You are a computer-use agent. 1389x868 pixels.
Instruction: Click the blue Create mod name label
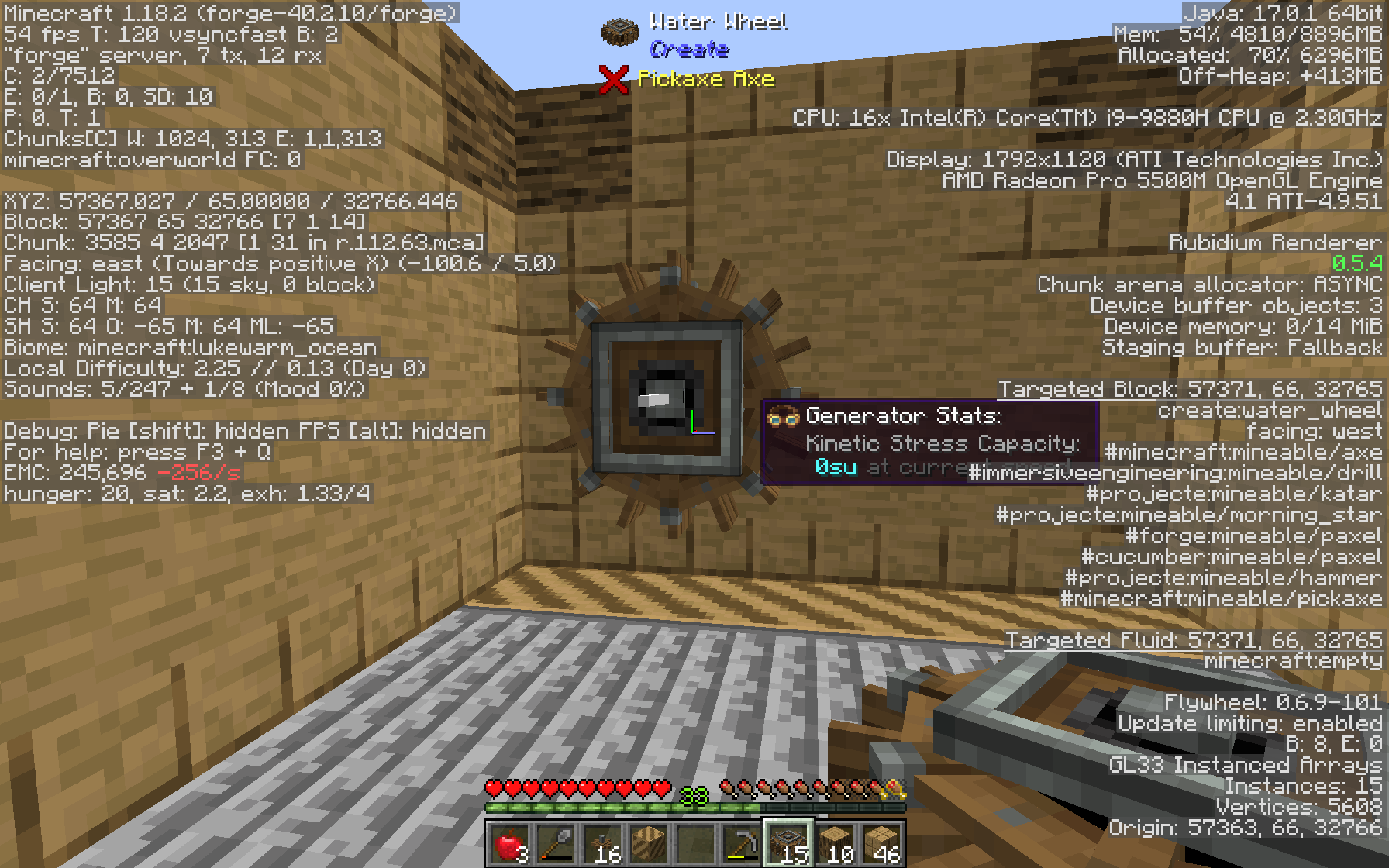[687, 49]
